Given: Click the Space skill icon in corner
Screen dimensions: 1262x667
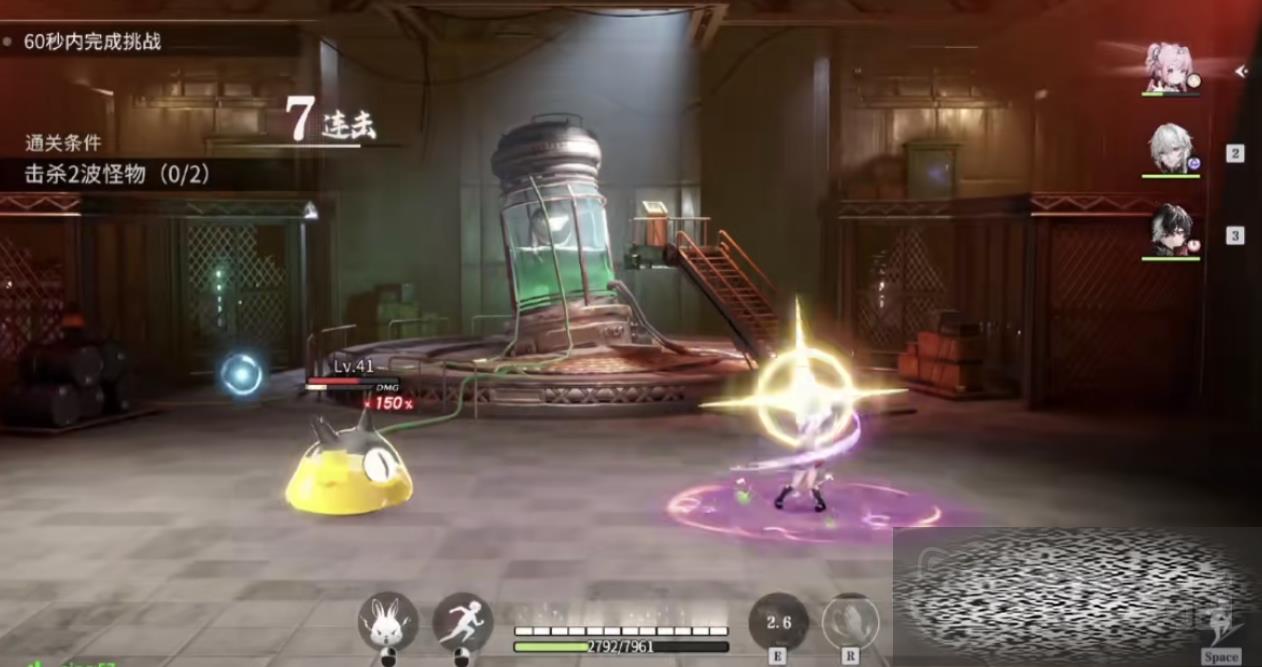Looking at the screenshot, I should tap(1221, 632).
